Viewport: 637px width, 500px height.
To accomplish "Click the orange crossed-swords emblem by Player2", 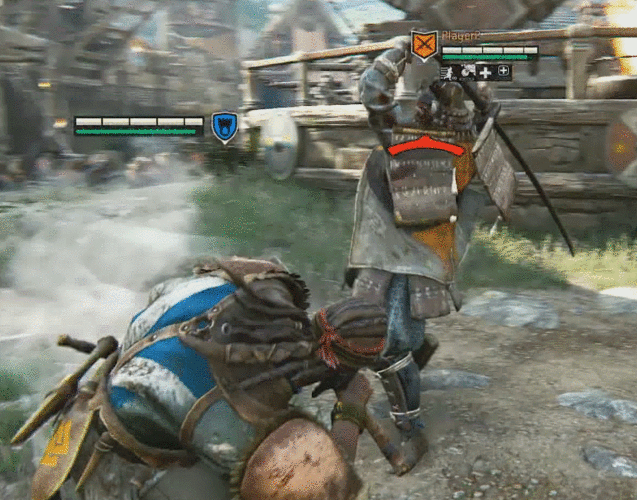I will (424, 45).
